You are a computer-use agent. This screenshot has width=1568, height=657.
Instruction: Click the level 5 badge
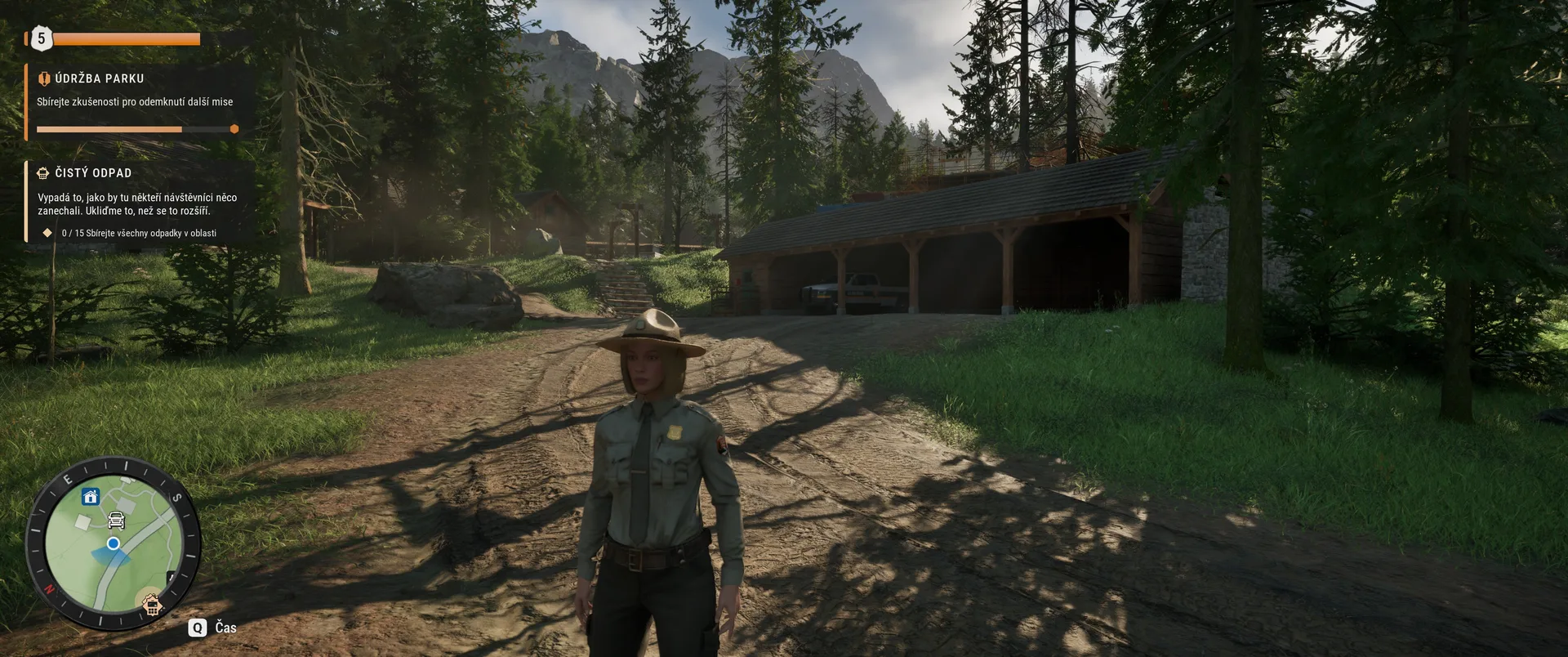(x=41, y=38)
